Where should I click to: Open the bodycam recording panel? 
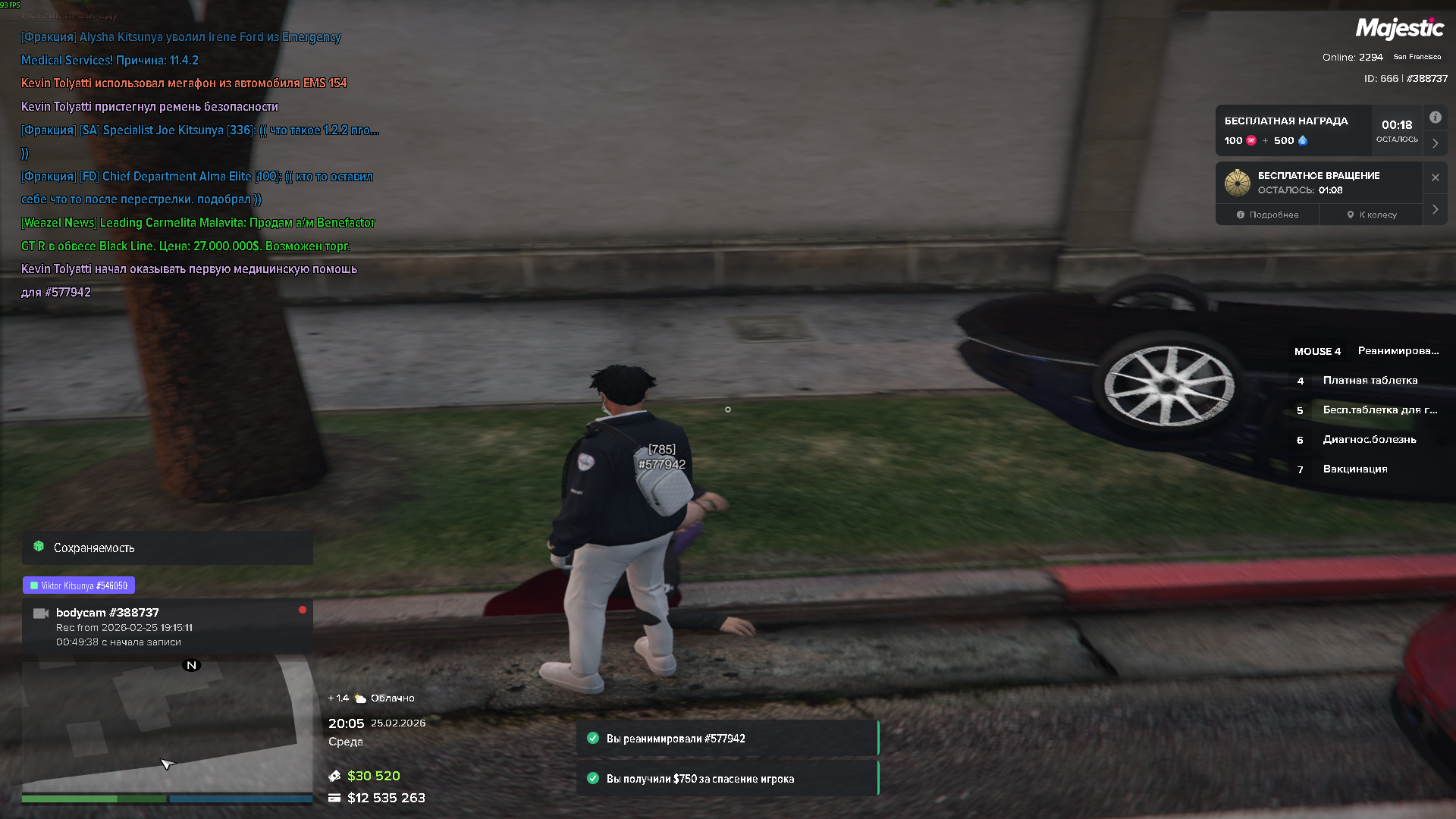click(x=167, y=626)
